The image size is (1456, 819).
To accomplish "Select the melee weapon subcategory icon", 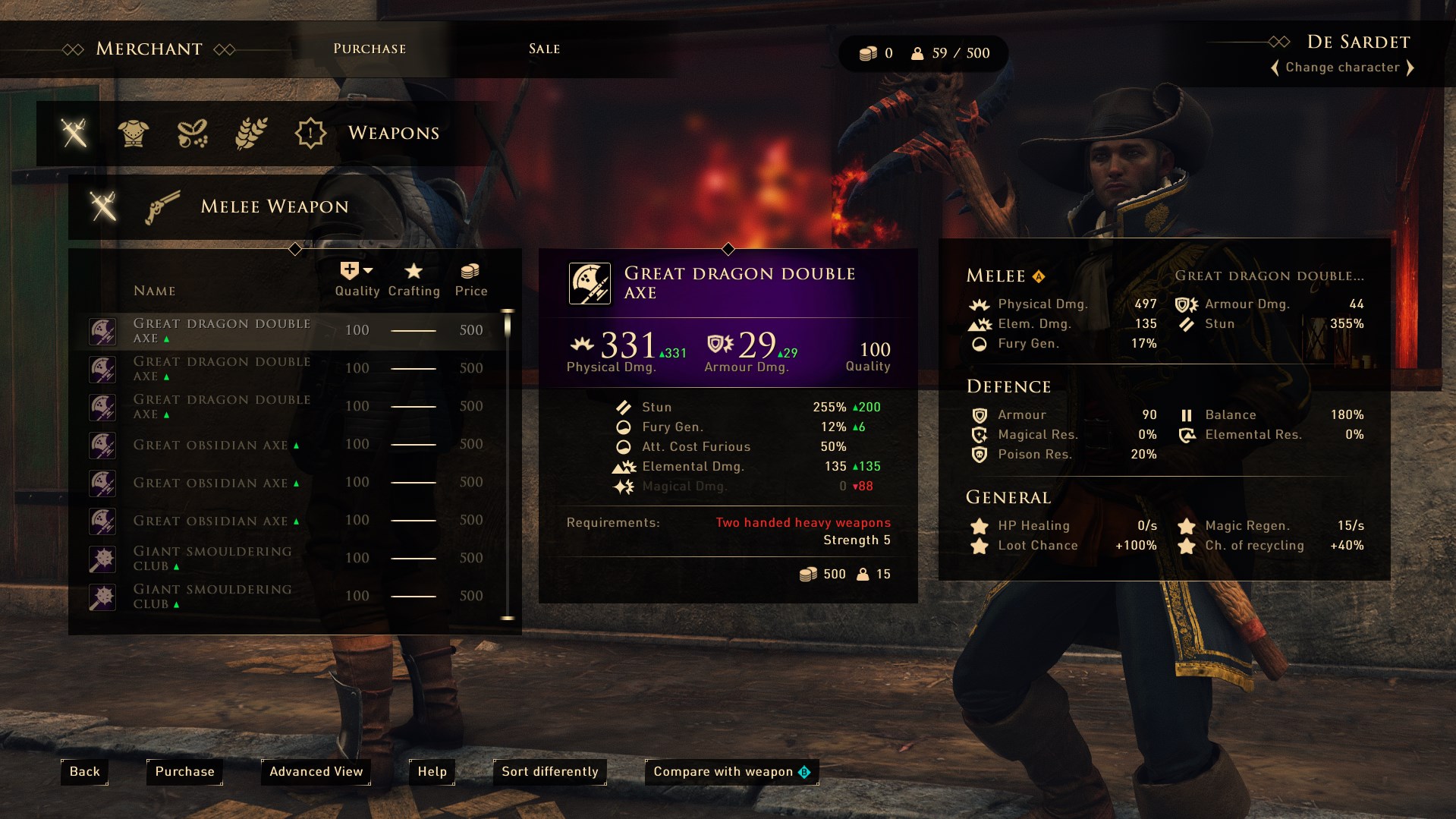I will (x=103, y=206).
